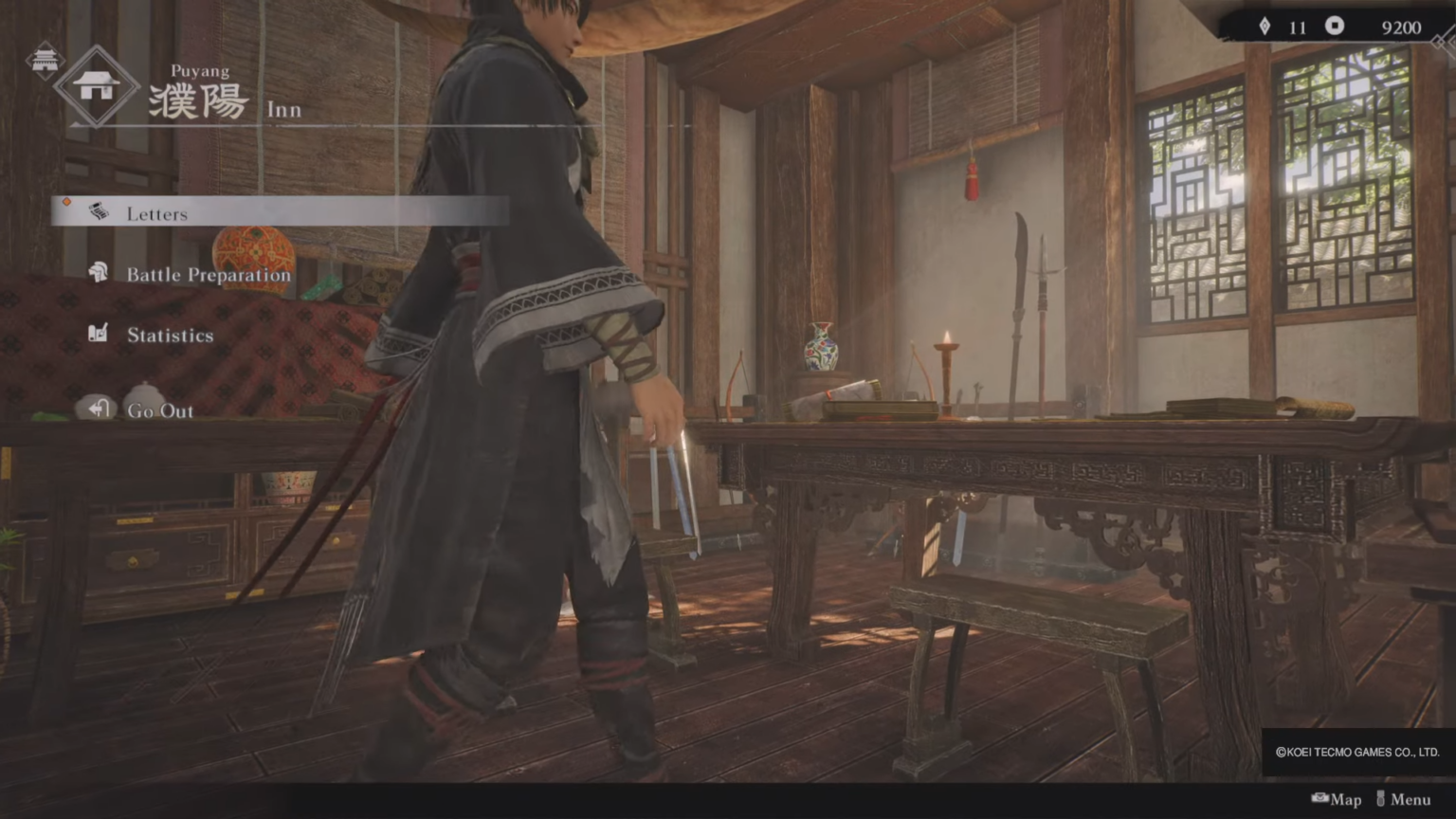The height and width of the screenshot is (819, 1456).
Task: Click the orange notification diamond on Letters
Action: [x=66, y=201]
